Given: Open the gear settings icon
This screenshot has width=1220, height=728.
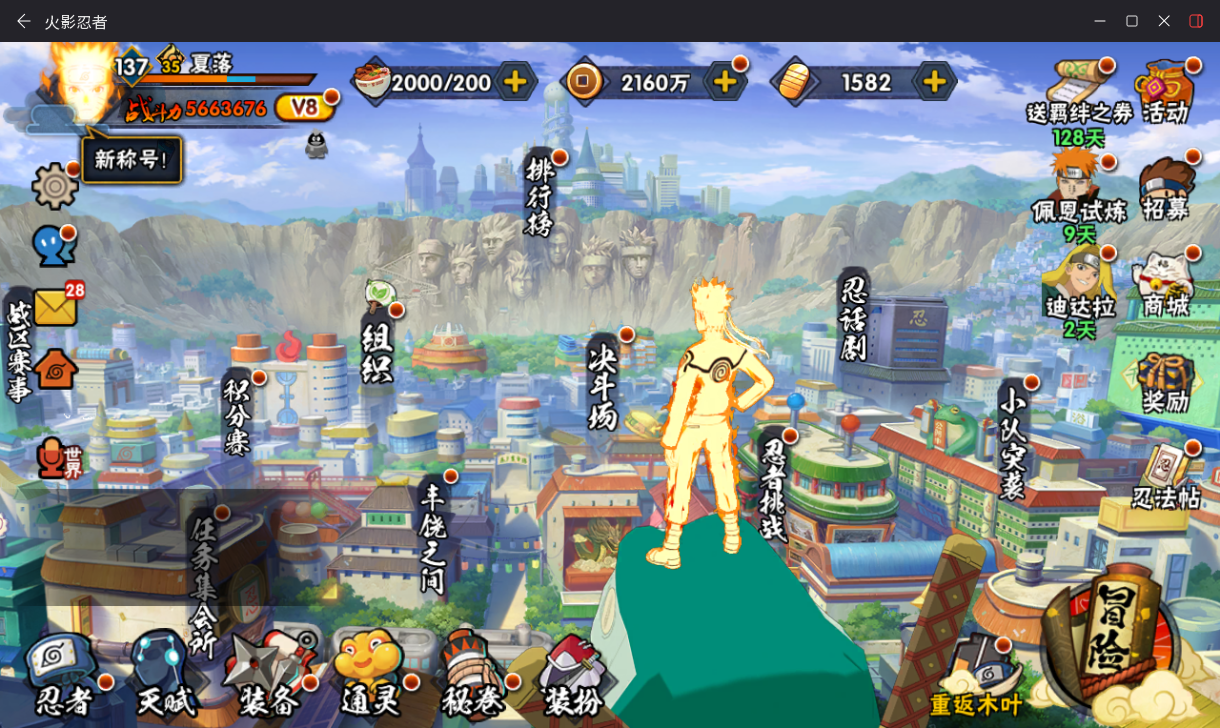Looking at the screenshot, I should click(55, 186).
